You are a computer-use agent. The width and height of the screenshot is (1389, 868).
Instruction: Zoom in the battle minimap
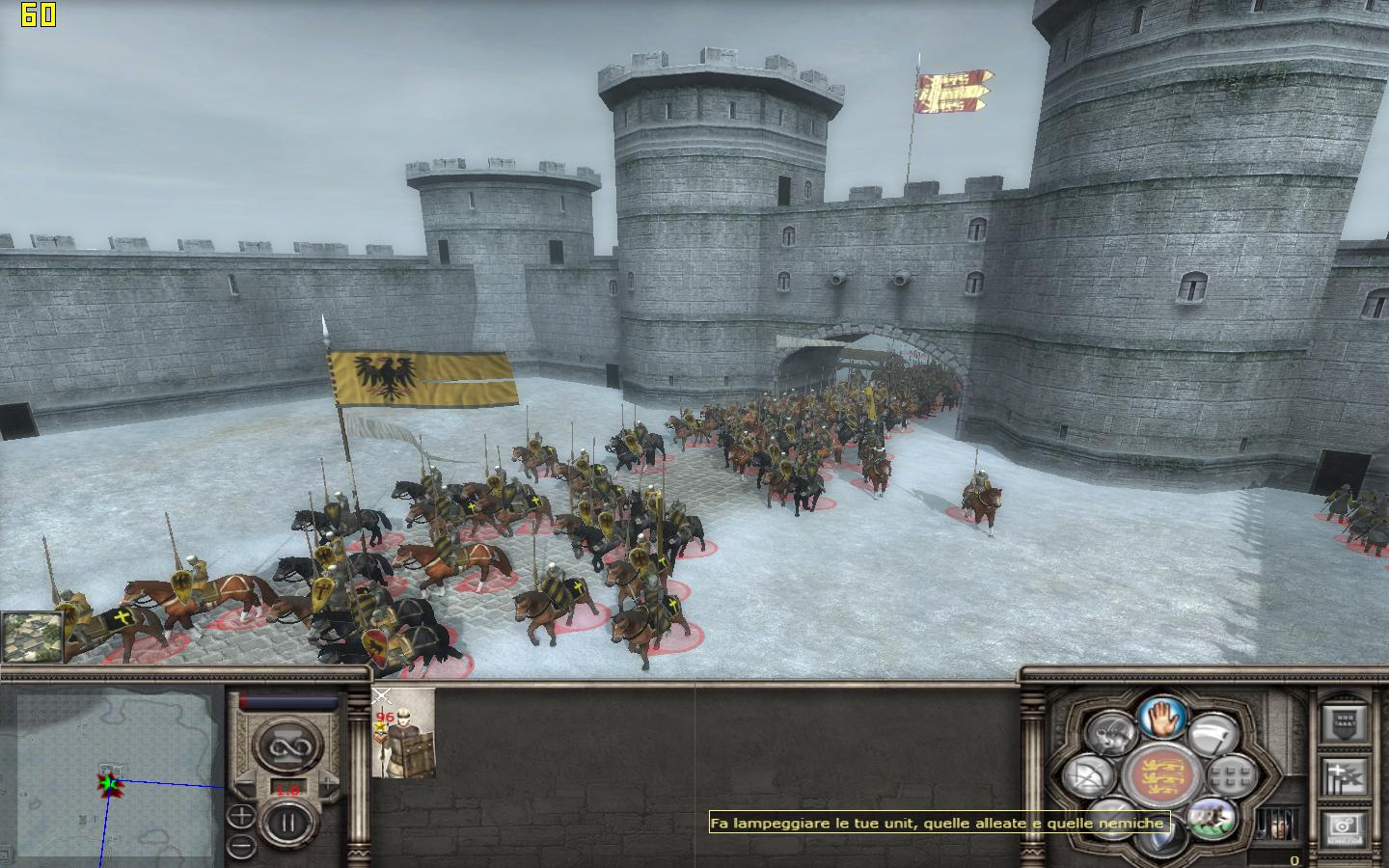point(241,817)
